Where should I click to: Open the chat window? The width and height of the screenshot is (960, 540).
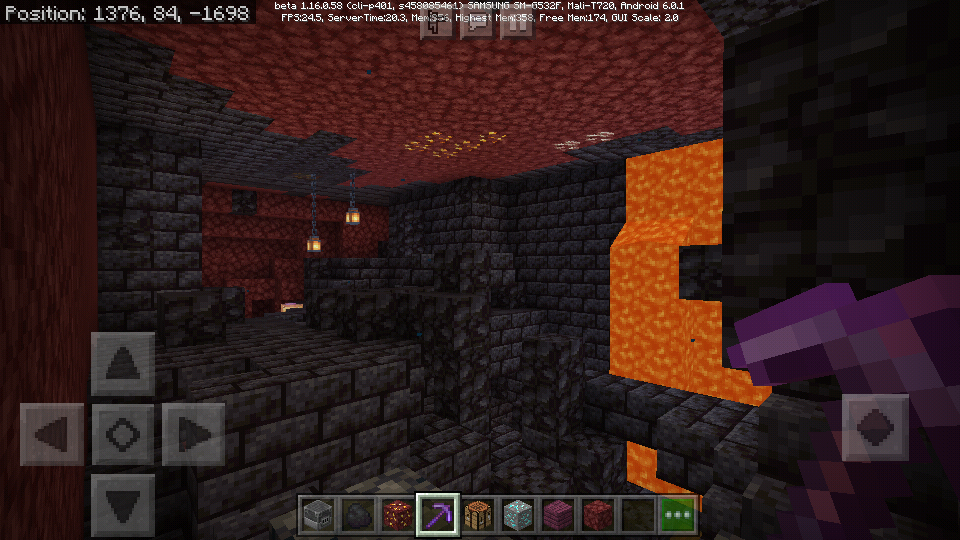point(477,25)
